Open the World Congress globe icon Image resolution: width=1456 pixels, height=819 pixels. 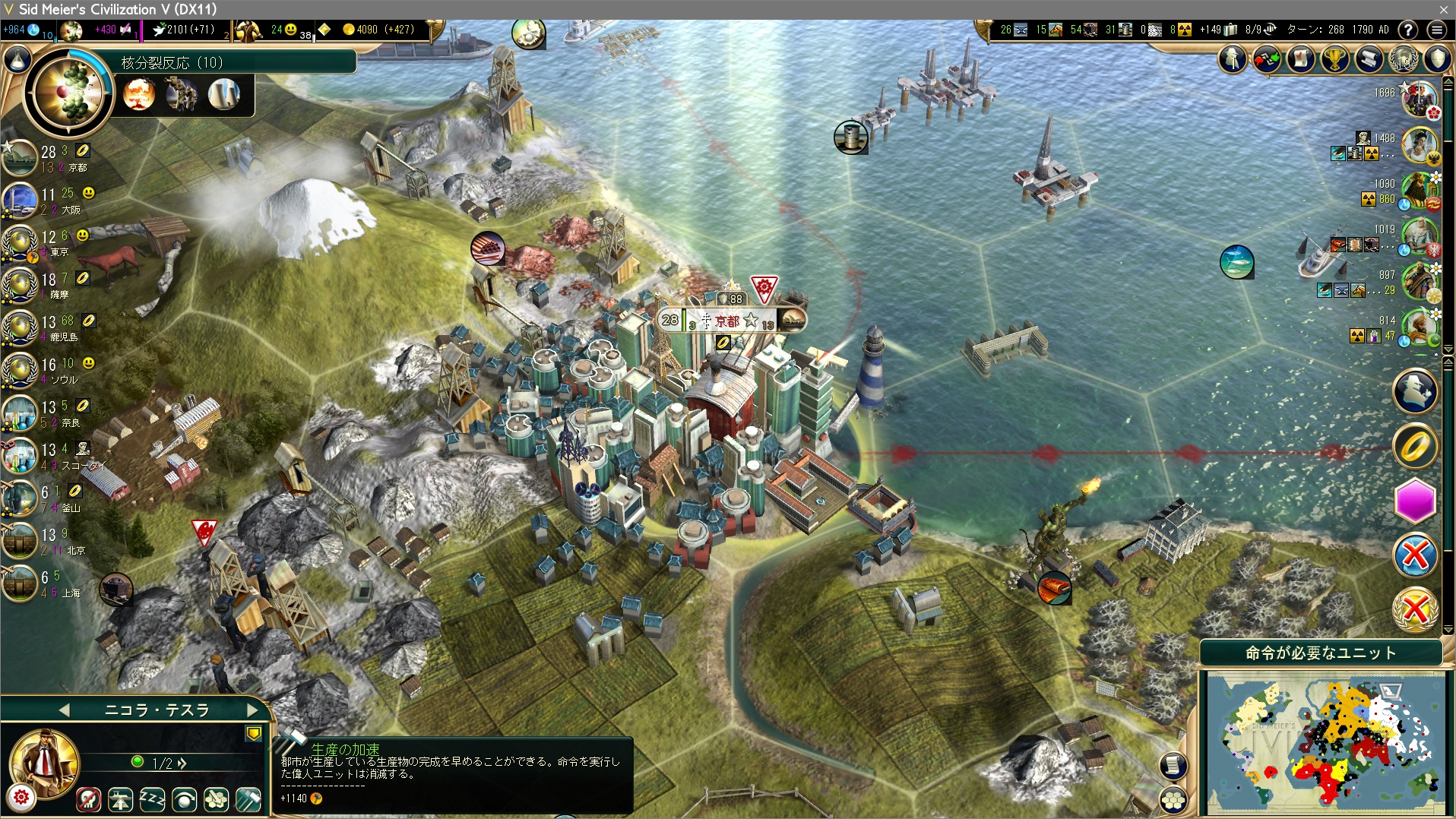tap(1403, 58)
